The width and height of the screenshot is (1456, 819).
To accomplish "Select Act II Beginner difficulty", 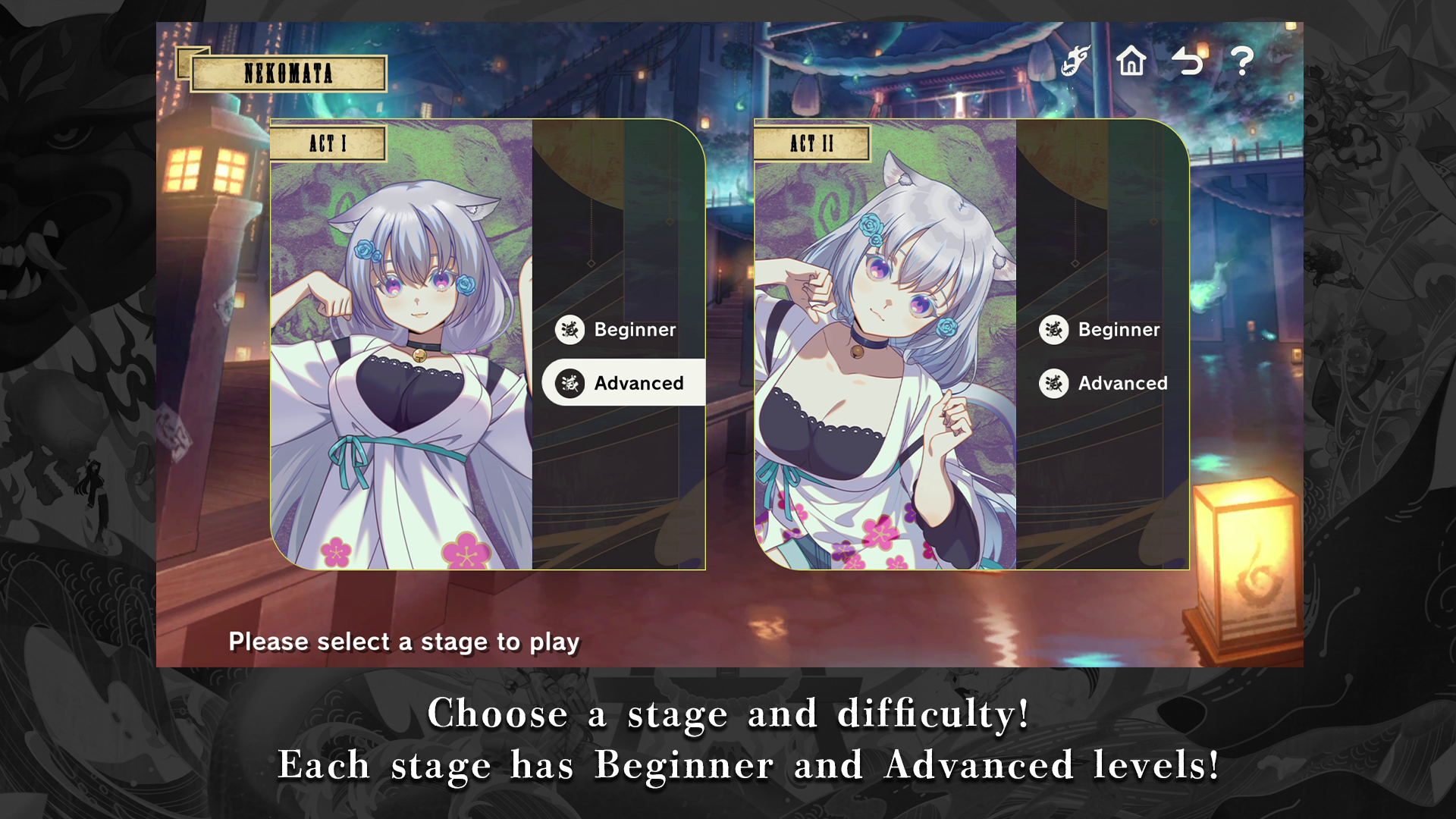I will 1101,330.
